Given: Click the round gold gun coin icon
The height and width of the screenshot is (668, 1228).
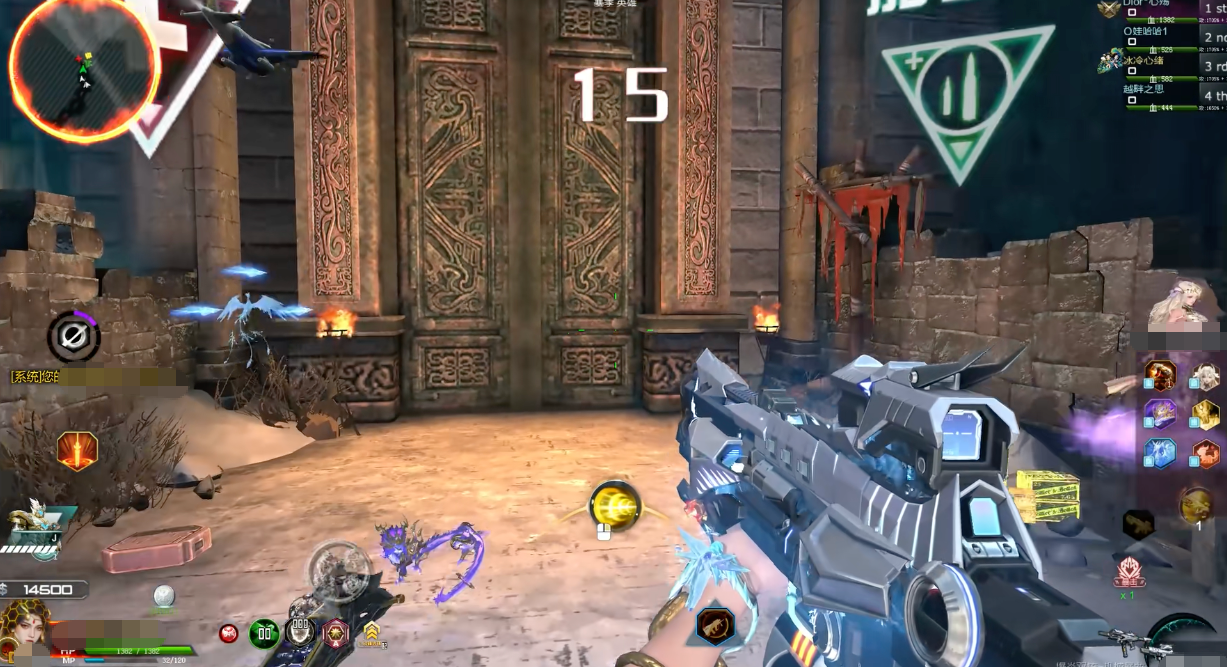Looking at the screenshot, I should [x=1195, y=505].
